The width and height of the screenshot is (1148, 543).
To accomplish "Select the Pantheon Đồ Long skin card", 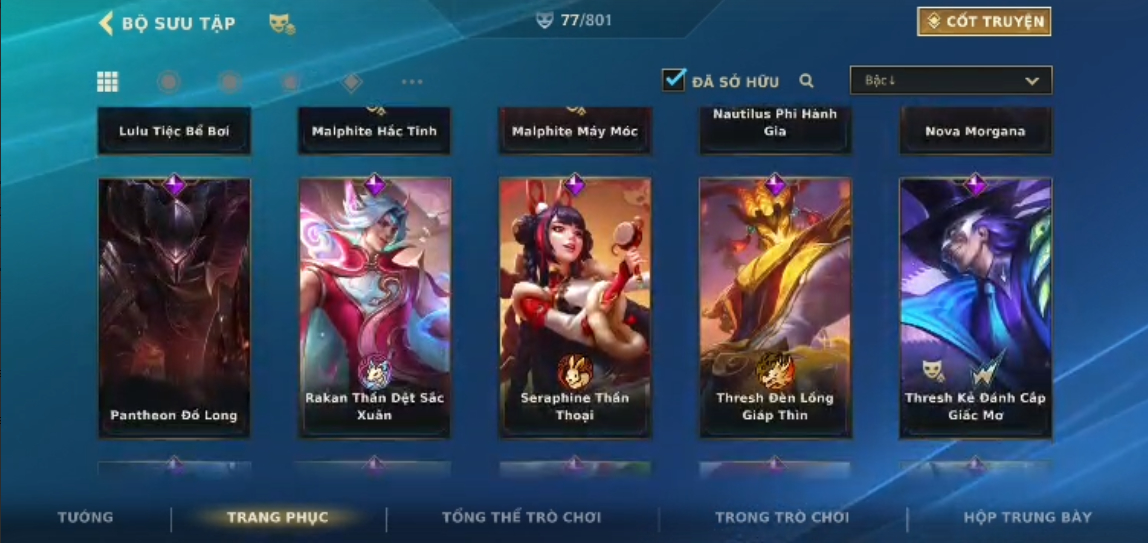I will point(174,307).
